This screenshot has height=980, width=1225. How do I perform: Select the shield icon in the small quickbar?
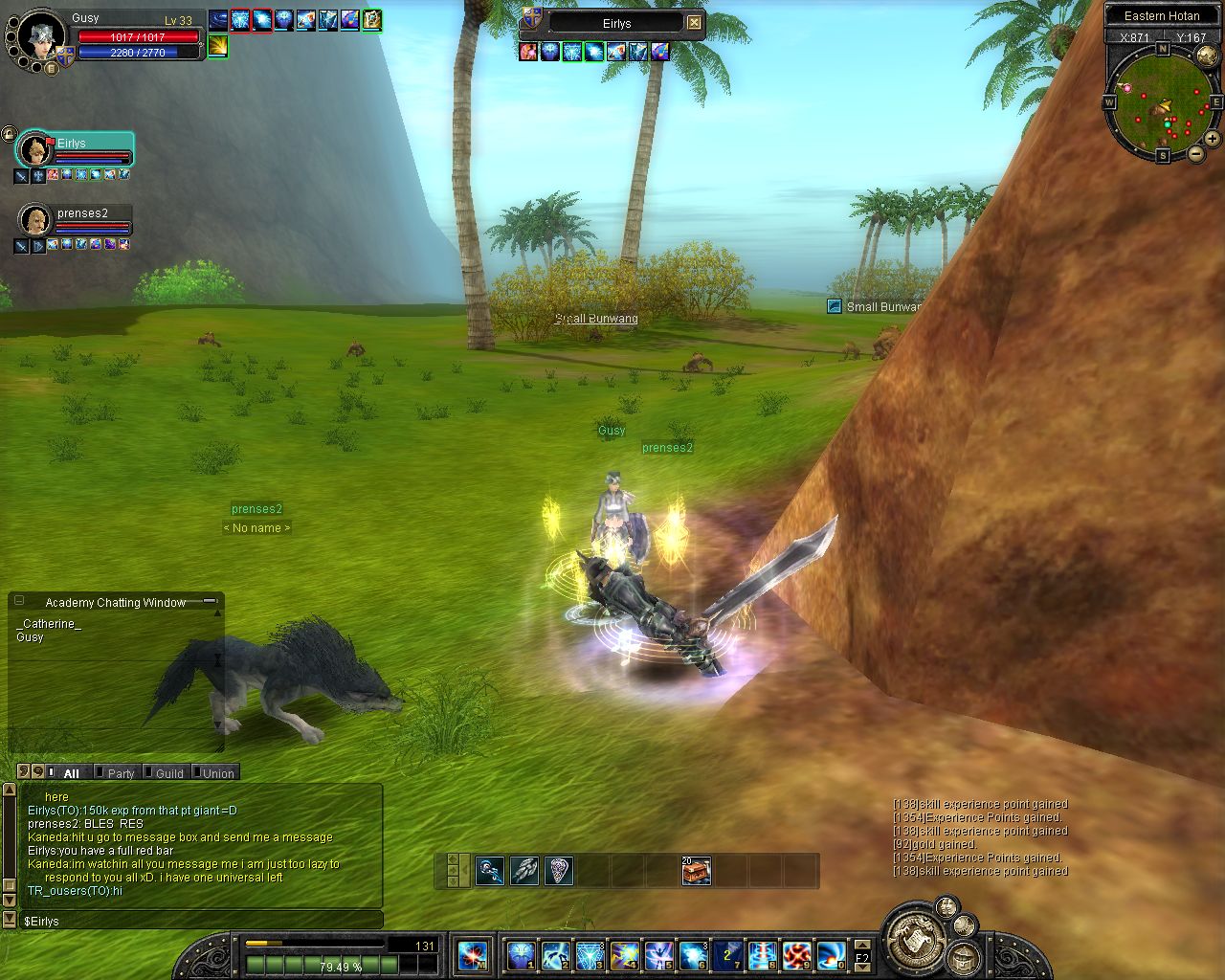[559, 871]
